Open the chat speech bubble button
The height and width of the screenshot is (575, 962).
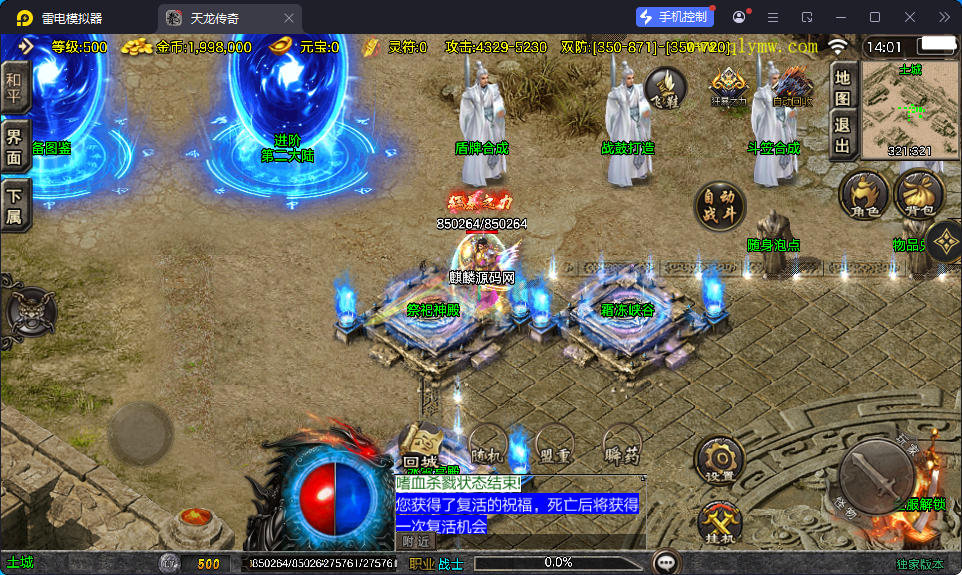(664, 562)
